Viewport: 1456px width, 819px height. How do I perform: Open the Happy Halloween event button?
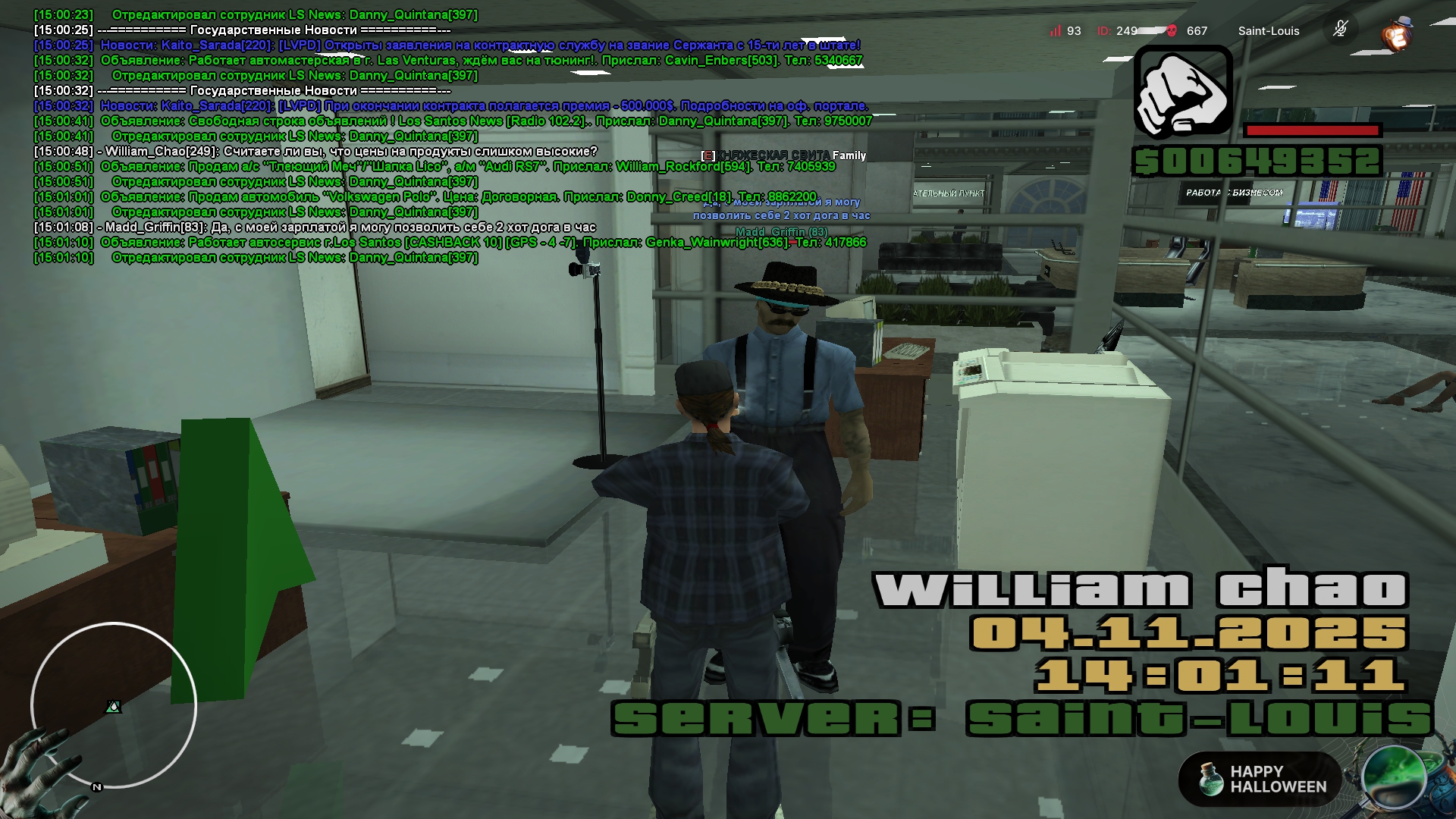point(1260,779)
